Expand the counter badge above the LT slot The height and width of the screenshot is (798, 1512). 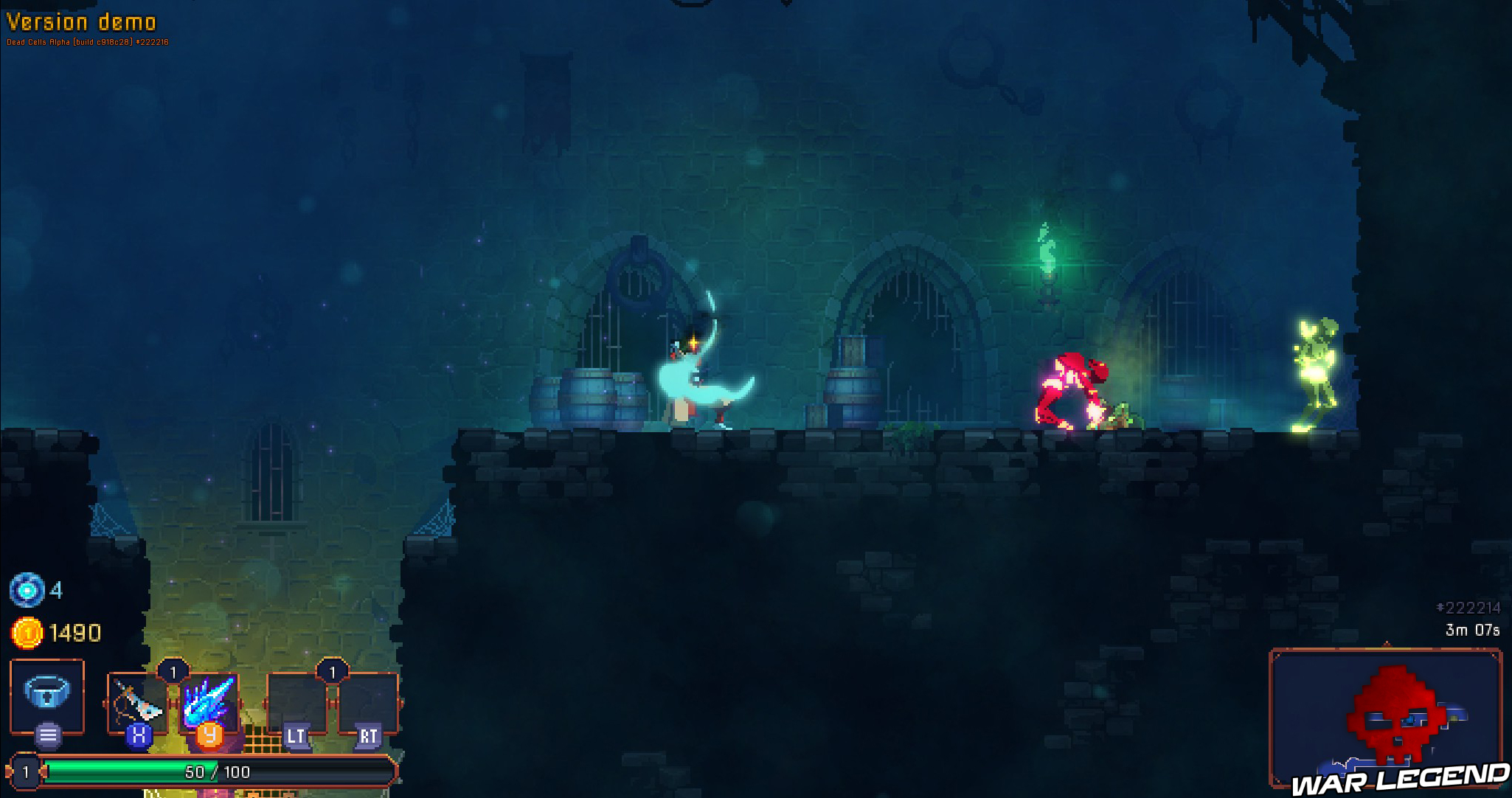[333, 672]
